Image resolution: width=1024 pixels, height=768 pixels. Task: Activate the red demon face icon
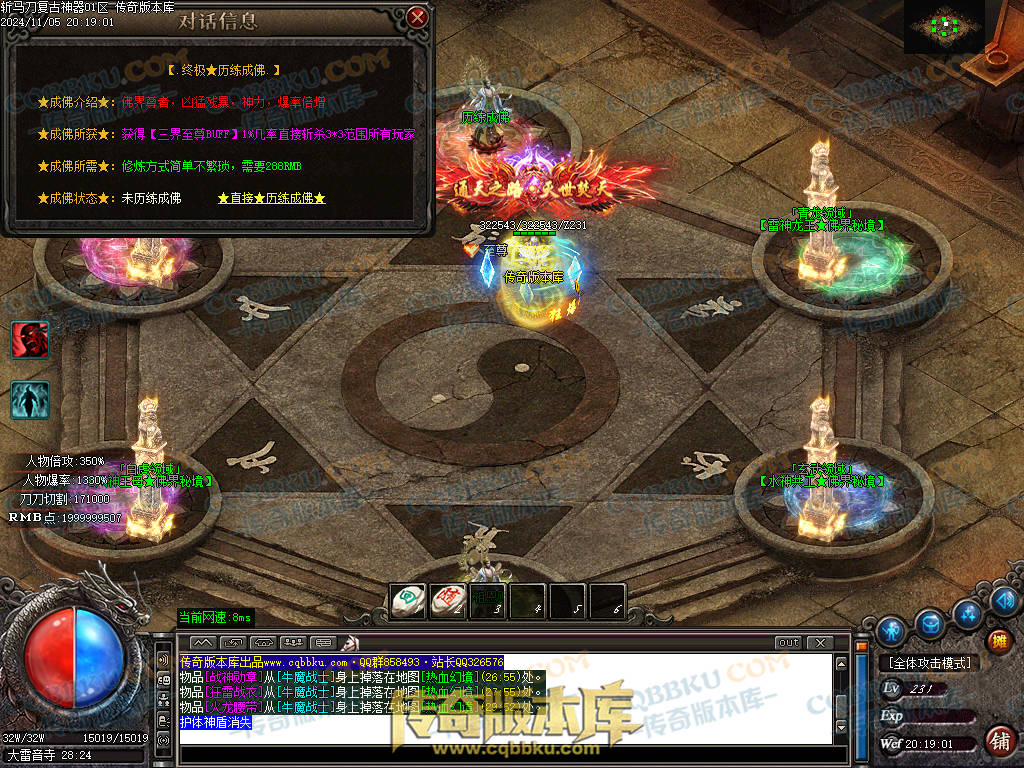[x=30, y=340]
